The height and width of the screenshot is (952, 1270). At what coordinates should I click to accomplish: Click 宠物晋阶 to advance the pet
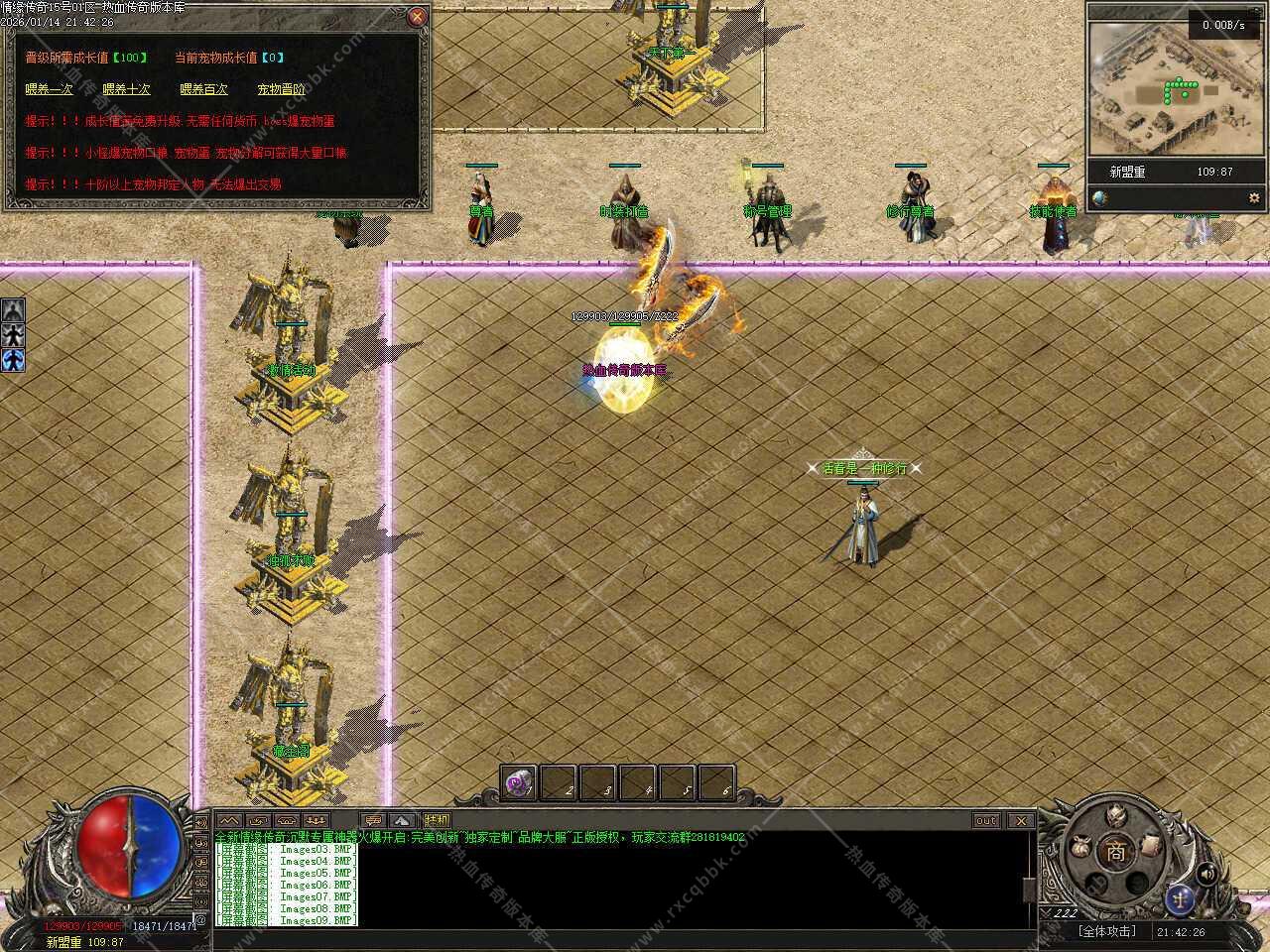(x=281, y=89)
